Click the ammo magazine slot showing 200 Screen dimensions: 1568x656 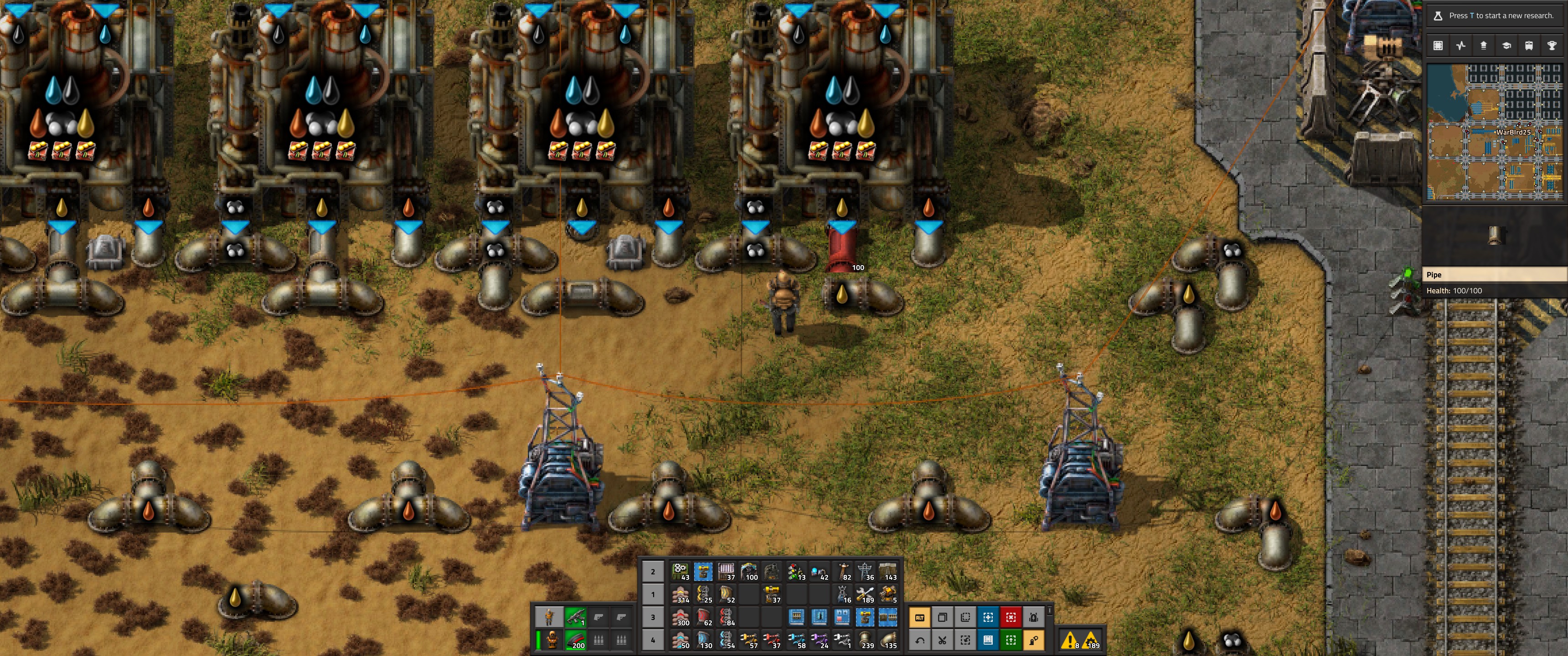[575, 640]
